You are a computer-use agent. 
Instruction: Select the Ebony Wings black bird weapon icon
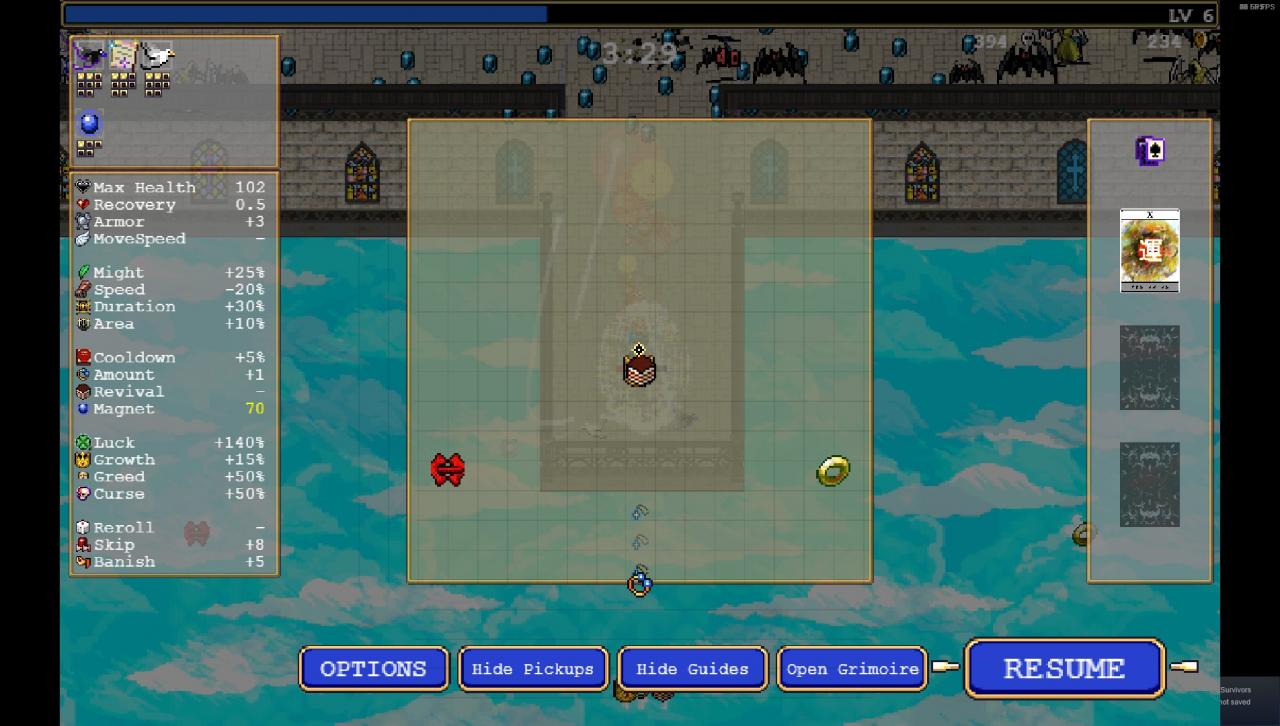90,56
